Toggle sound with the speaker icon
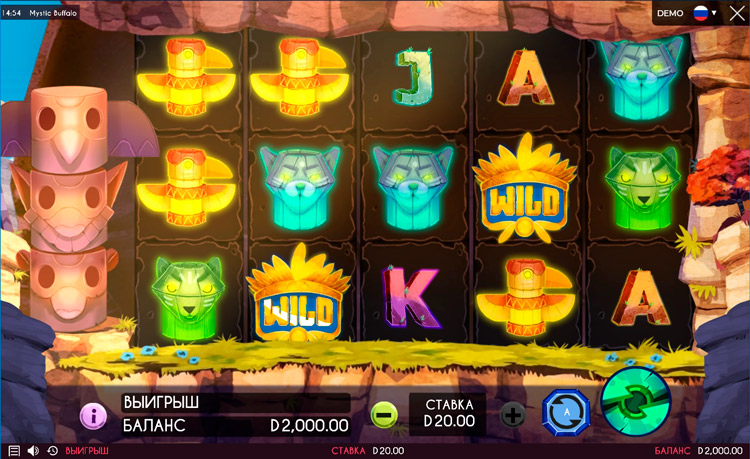The height and width of the screenshot is (459, 750). point(32,451)
